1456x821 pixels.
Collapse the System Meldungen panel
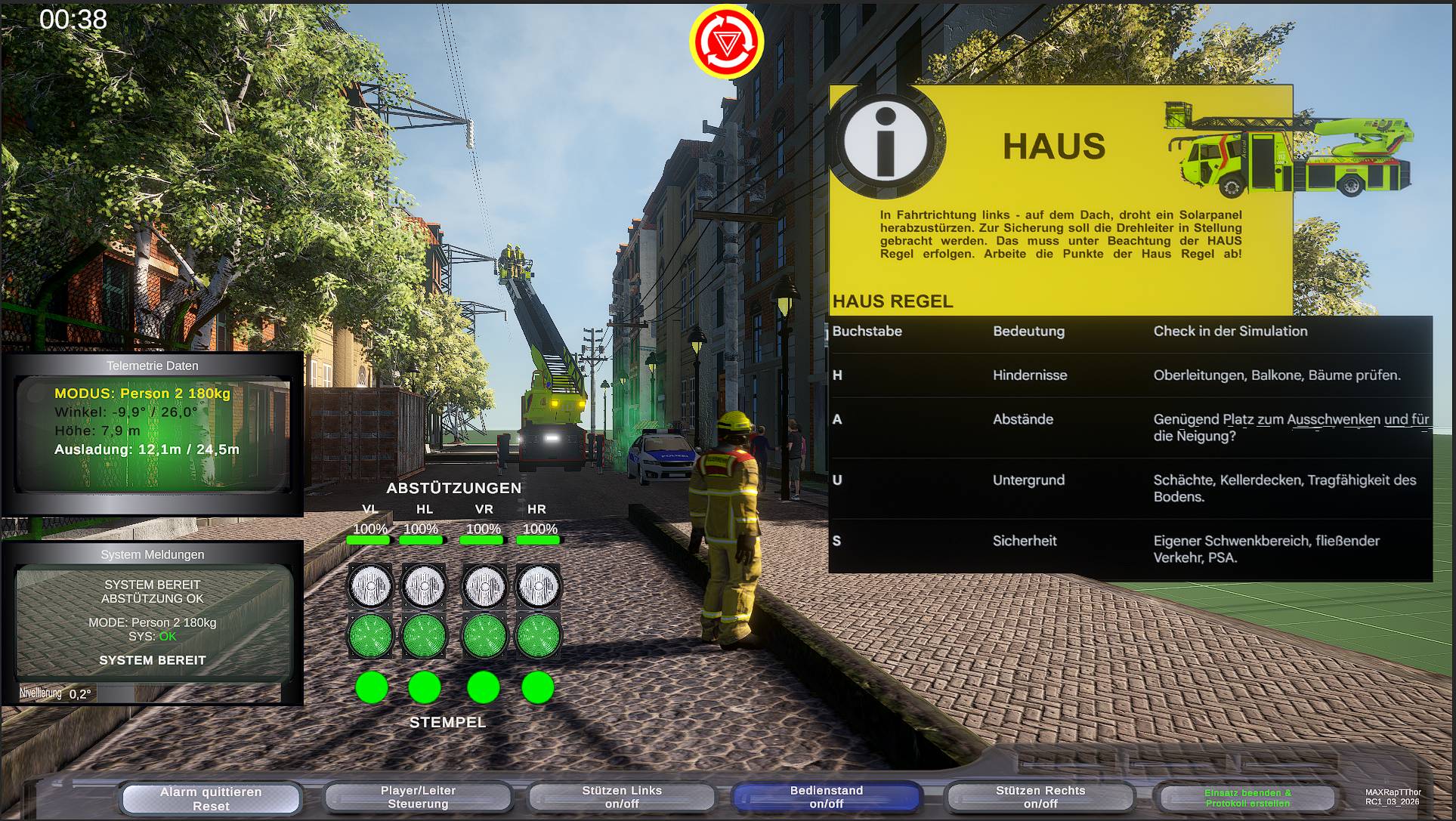(x=153, y=554)
